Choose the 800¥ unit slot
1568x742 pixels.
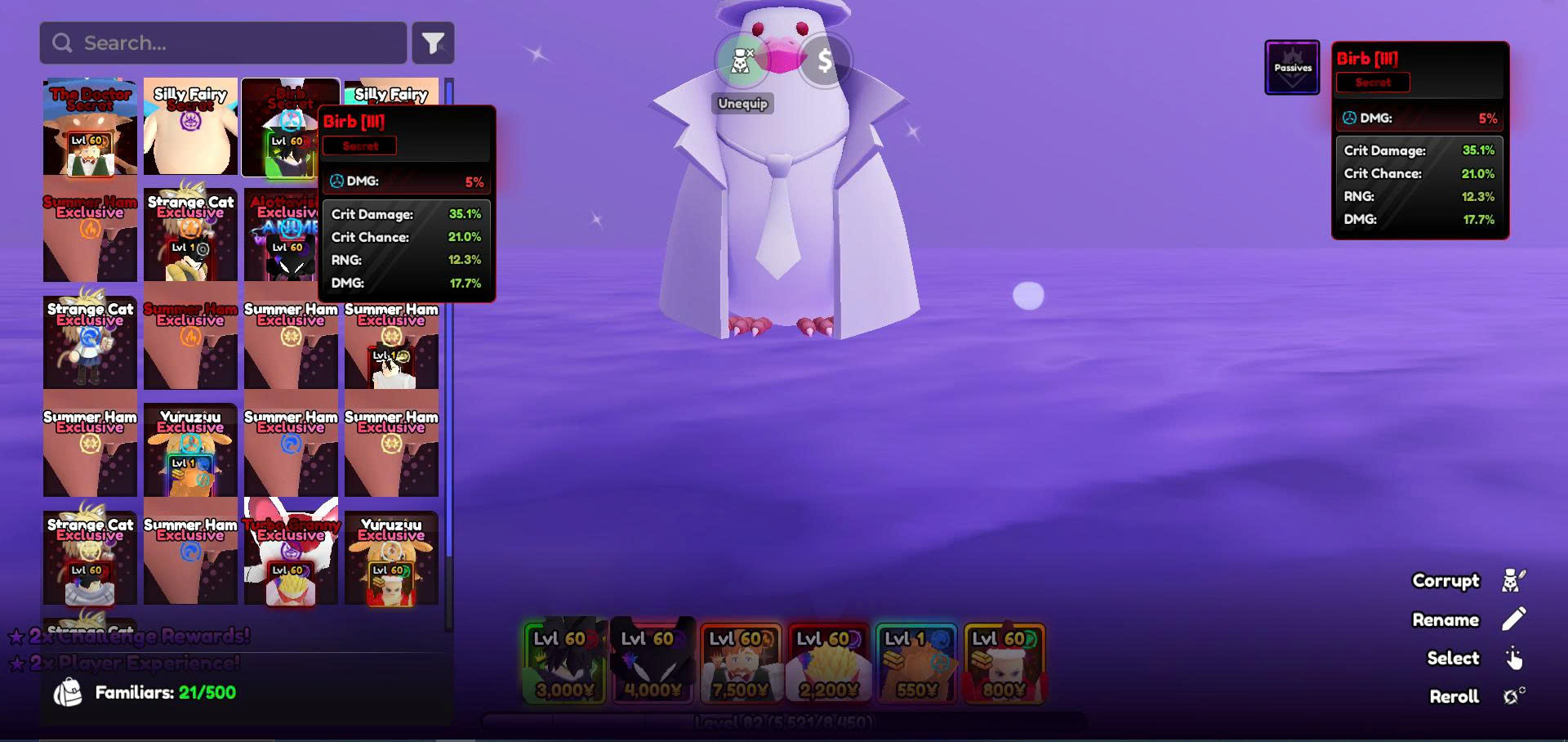(1004, 663)
